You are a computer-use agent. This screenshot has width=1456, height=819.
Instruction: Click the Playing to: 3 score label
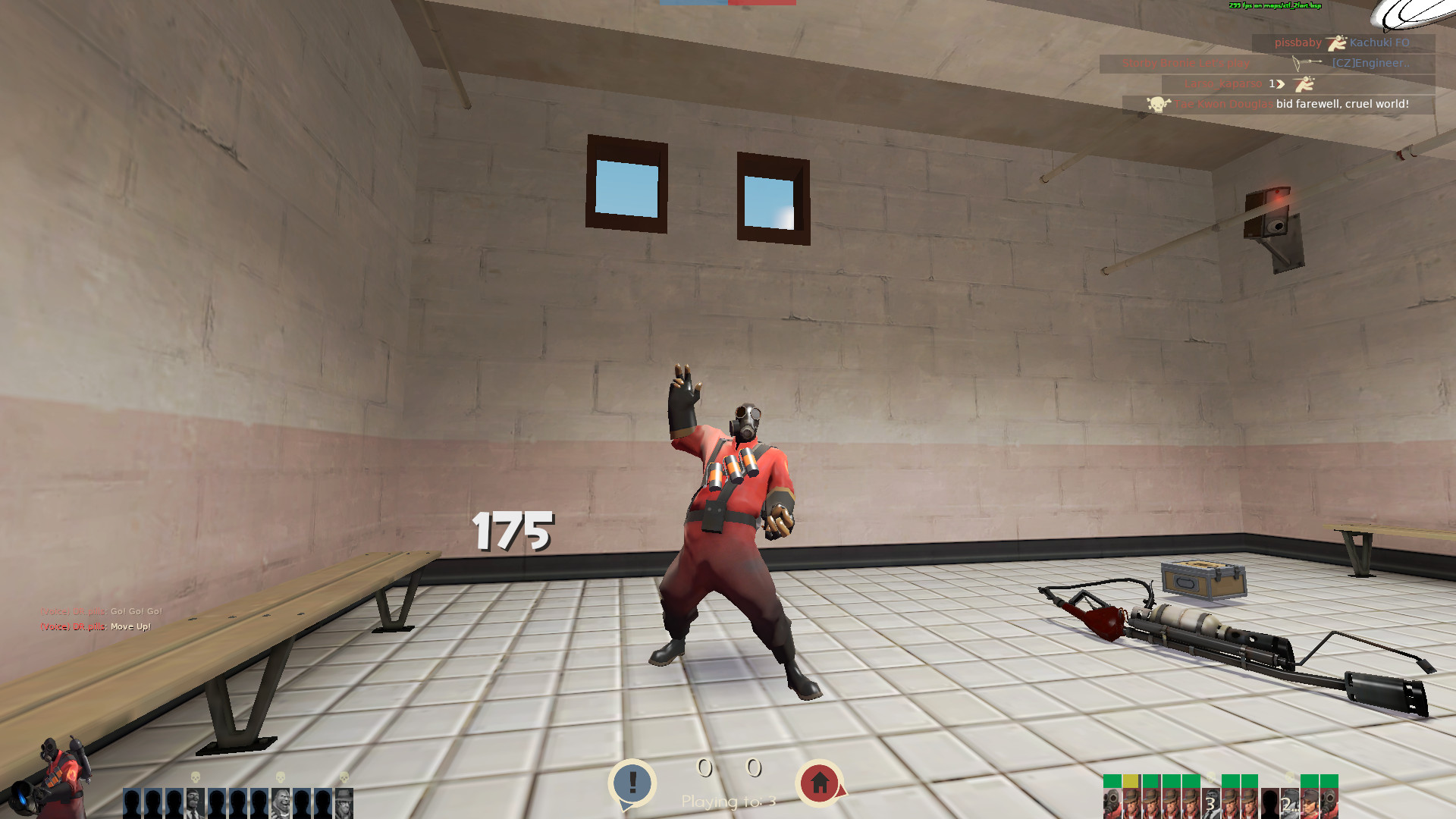pos(728,802)
